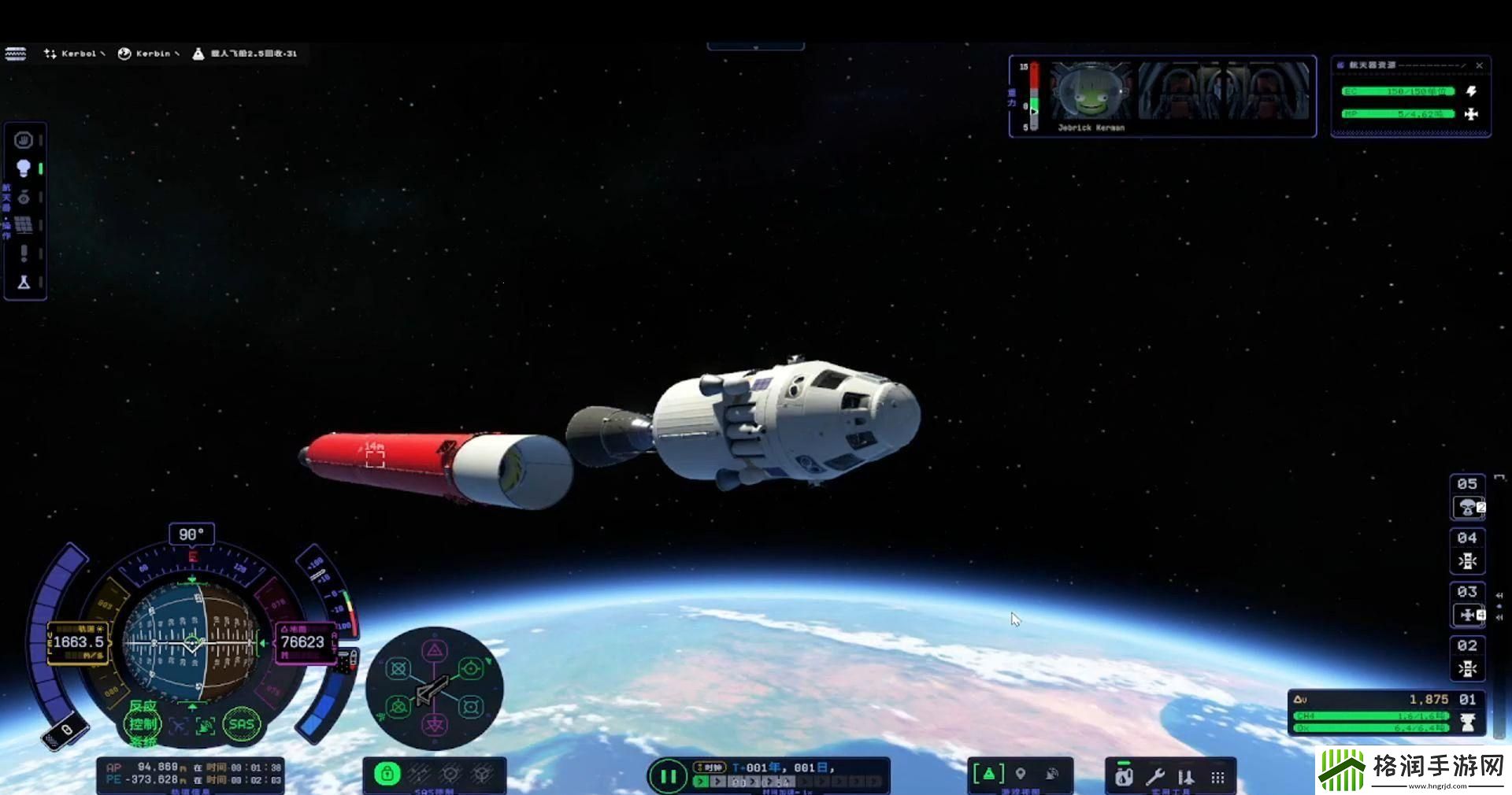Activate the science flask action
The image size is (1512, 795).
(24, 282)
